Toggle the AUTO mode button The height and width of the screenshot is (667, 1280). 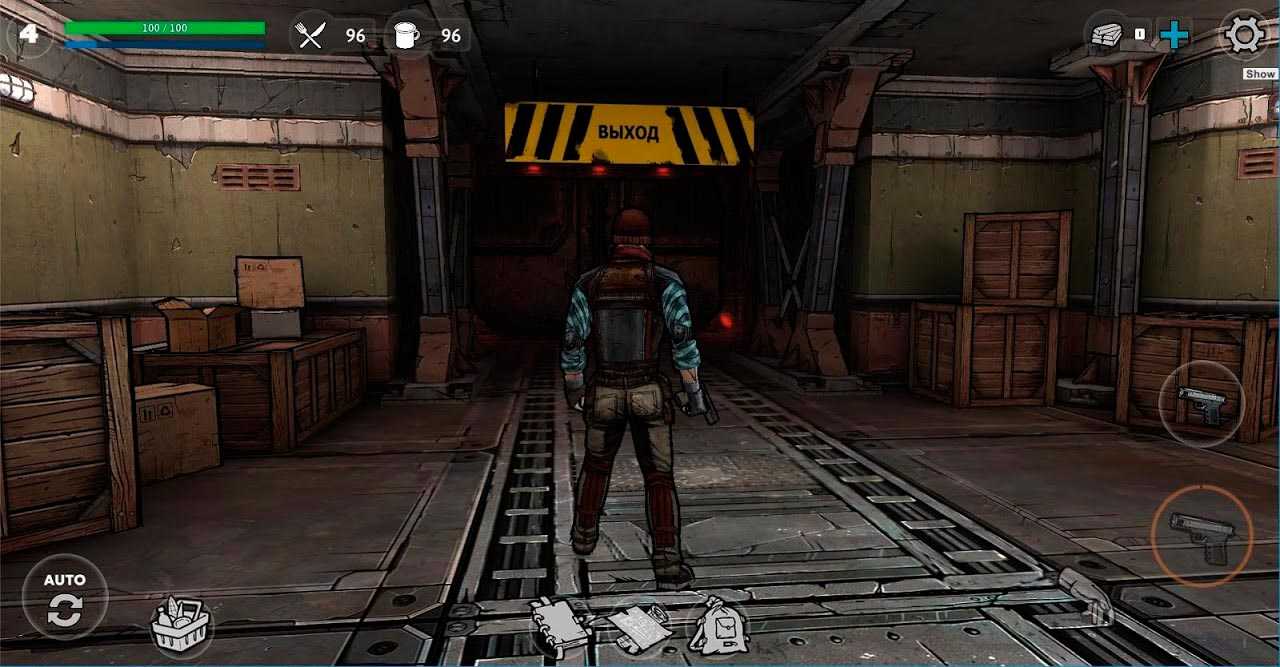[x=65, y=597]
